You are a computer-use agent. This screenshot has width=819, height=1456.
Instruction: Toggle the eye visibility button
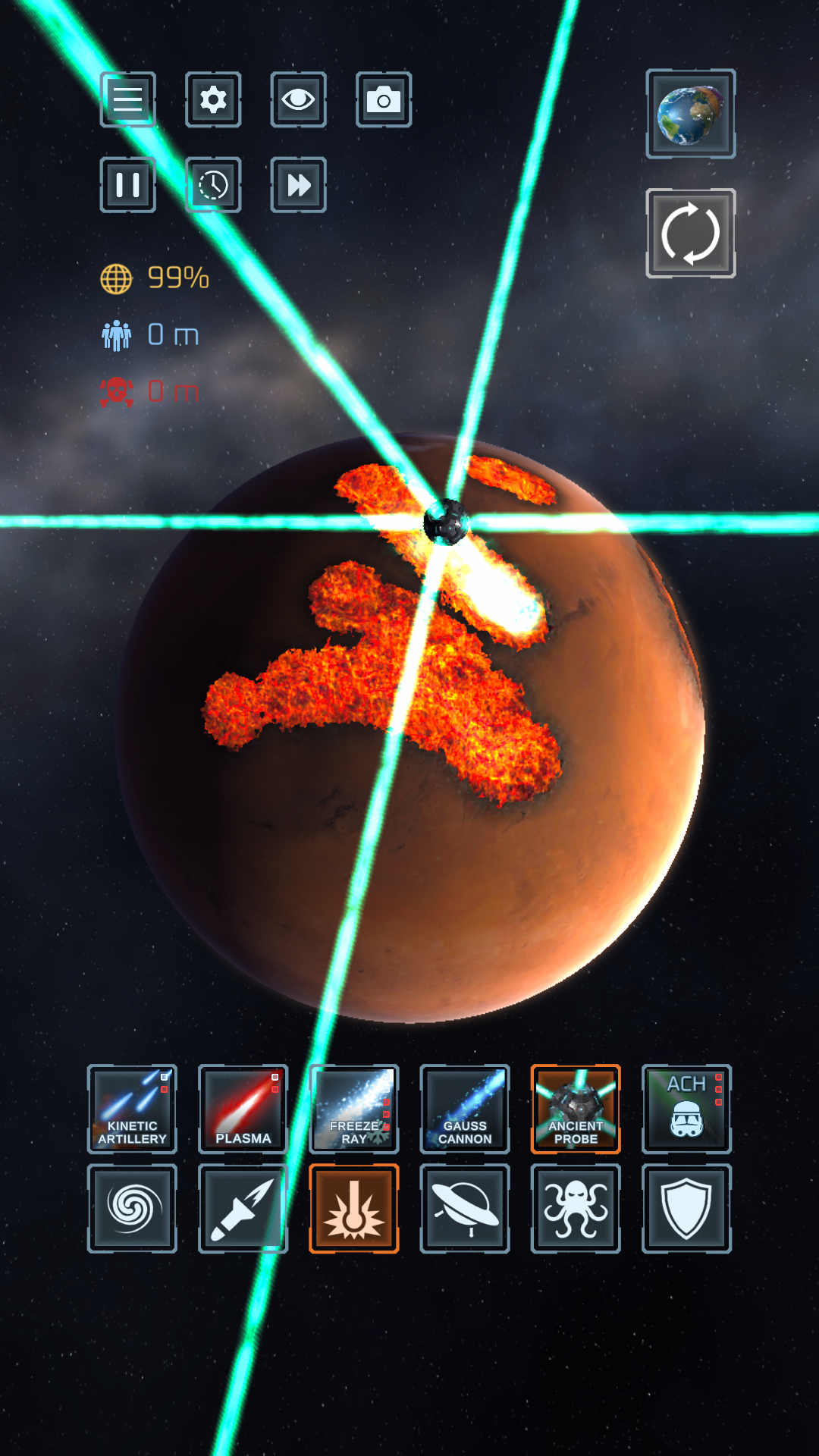click(x=298, y=99)
